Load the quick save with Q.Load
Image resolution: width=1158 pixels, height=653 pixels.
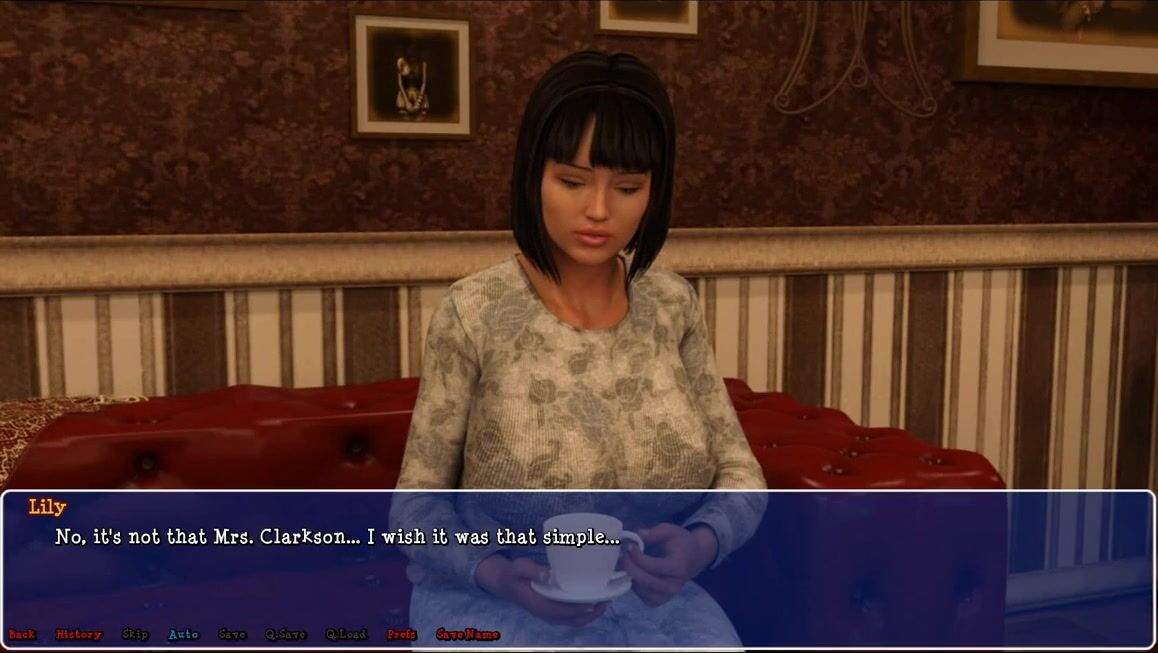pyautogui.click(x=346, y=634)
